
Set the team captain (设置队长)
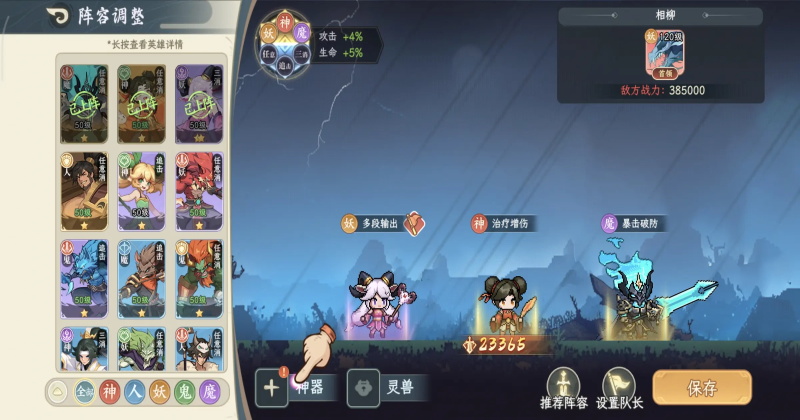(620, 389)
